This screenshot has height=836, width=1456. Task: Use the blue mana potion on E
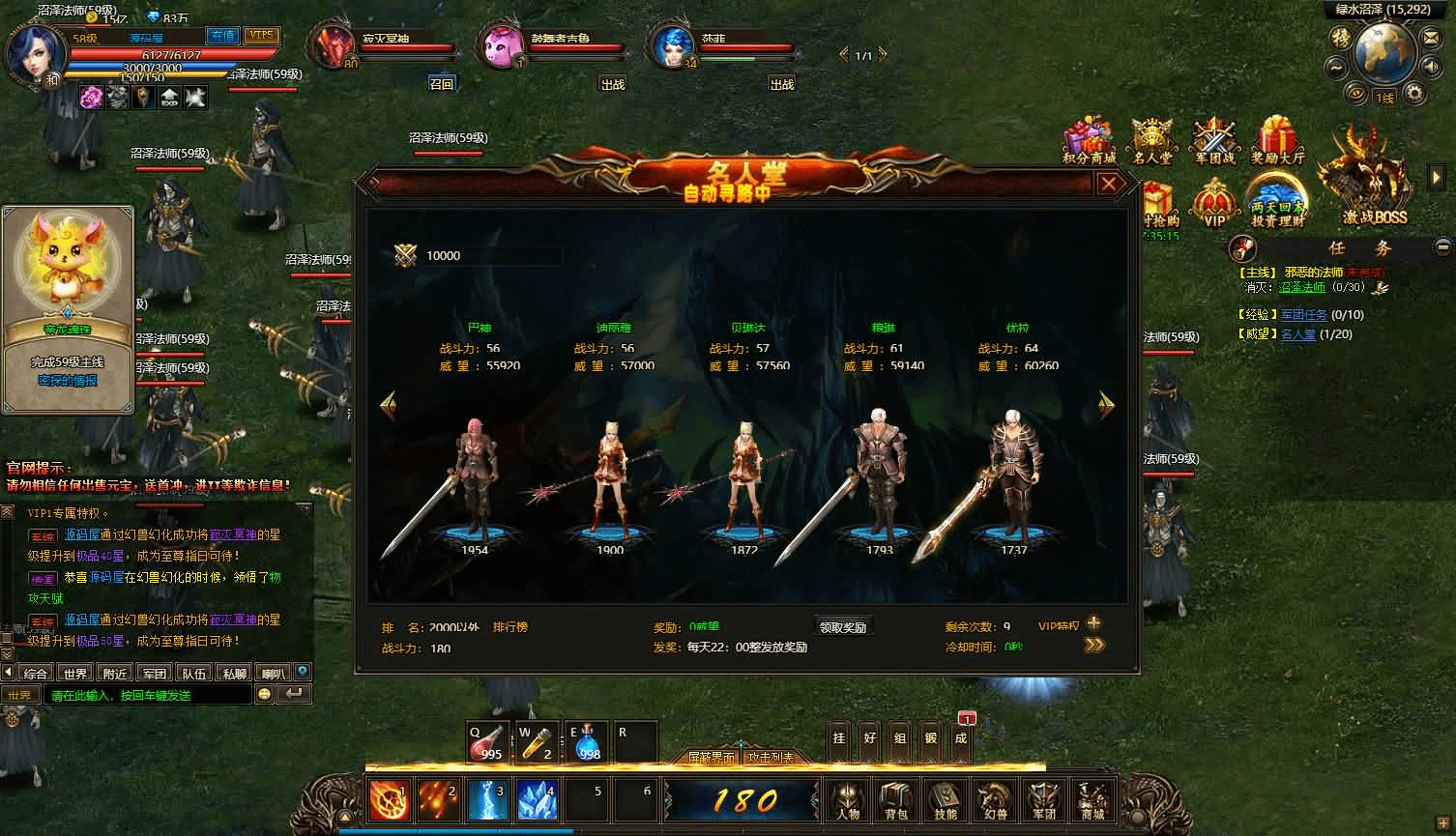587,742
